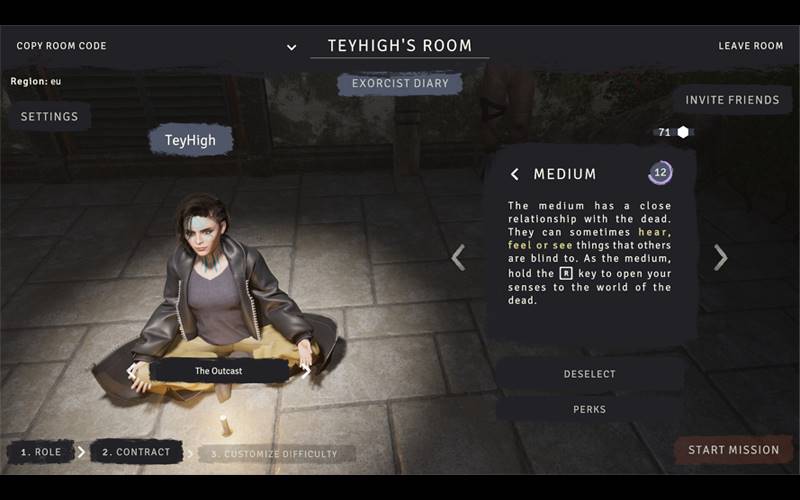Open the Settings menu
The height and width of the screenshot is (500, 800).
tap(50, 117)
